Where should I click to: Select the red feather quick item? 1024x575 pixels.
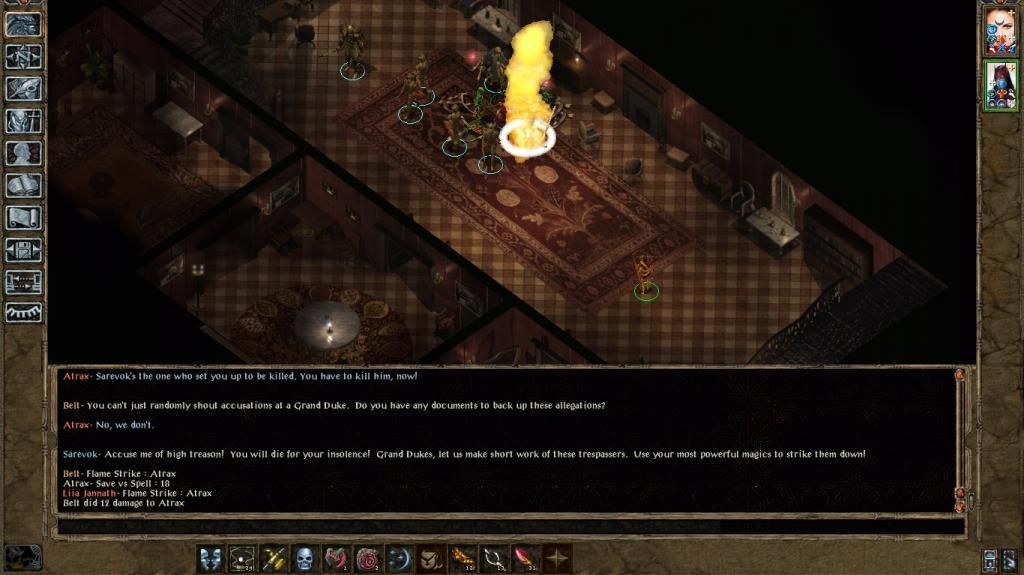tap(527, 559)
